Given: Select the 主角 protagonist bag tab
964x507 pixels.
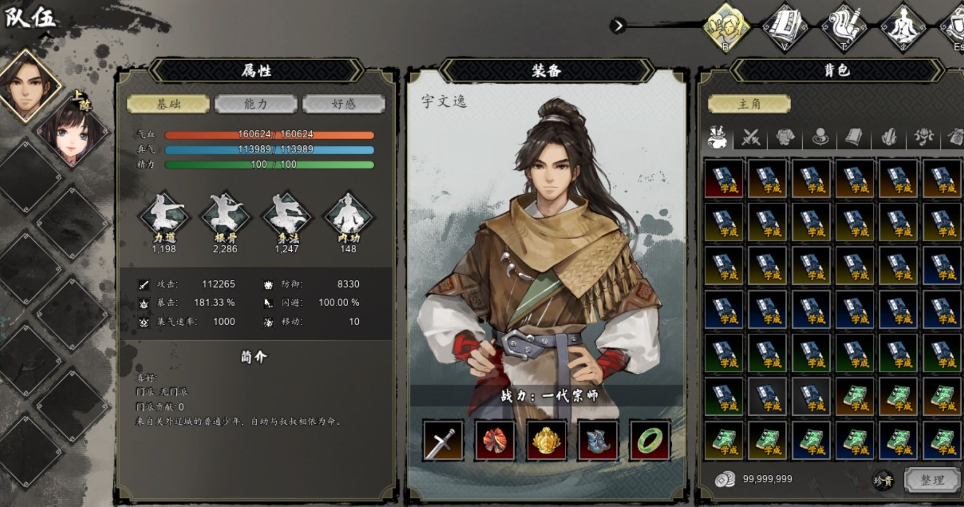Looking at the screenshot, I should point(749,104).
